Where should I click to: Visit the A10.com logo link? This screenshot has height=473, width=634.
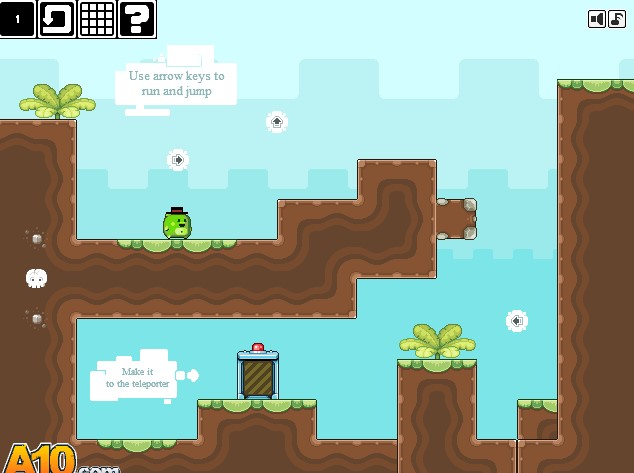50,460
